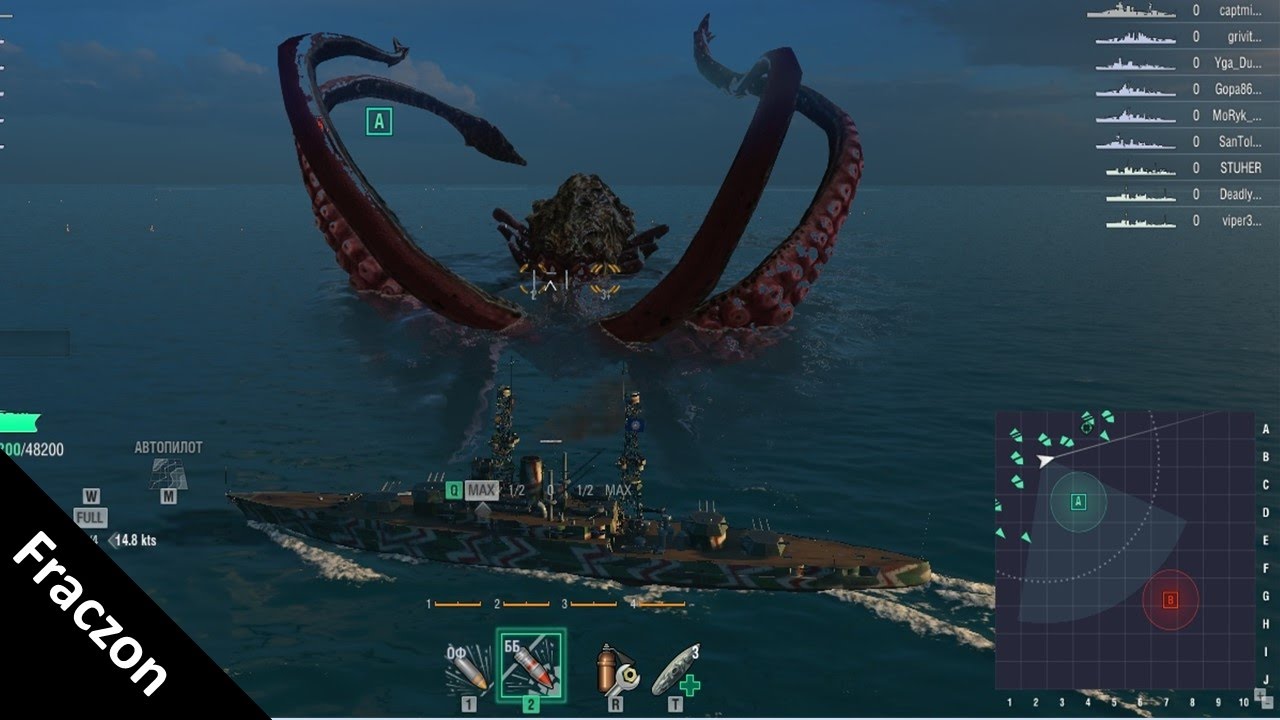
Task: Click the floating A capture point marker
Action: [378, 122]
